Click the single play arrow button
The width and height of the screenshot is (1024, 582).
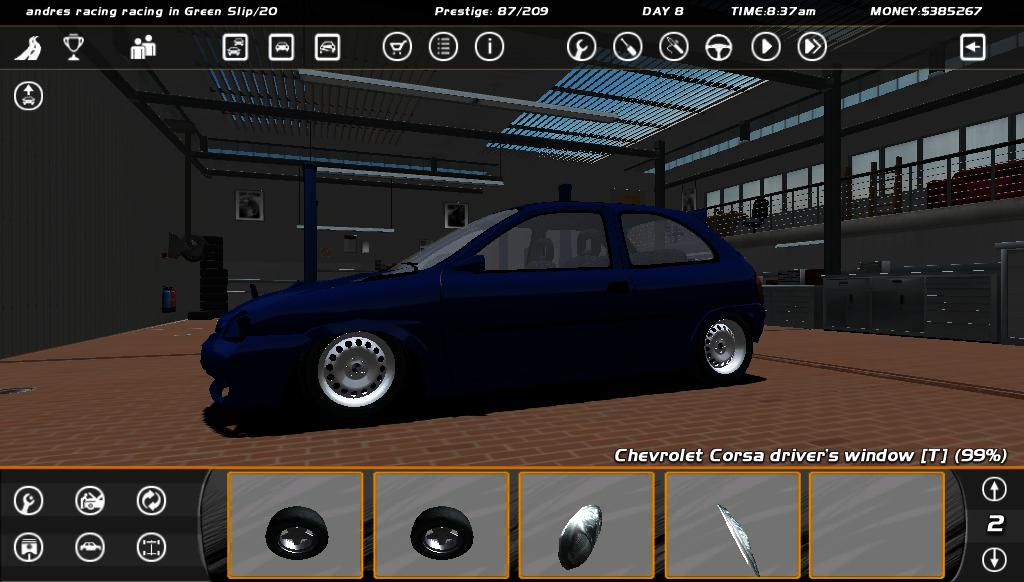766,47
